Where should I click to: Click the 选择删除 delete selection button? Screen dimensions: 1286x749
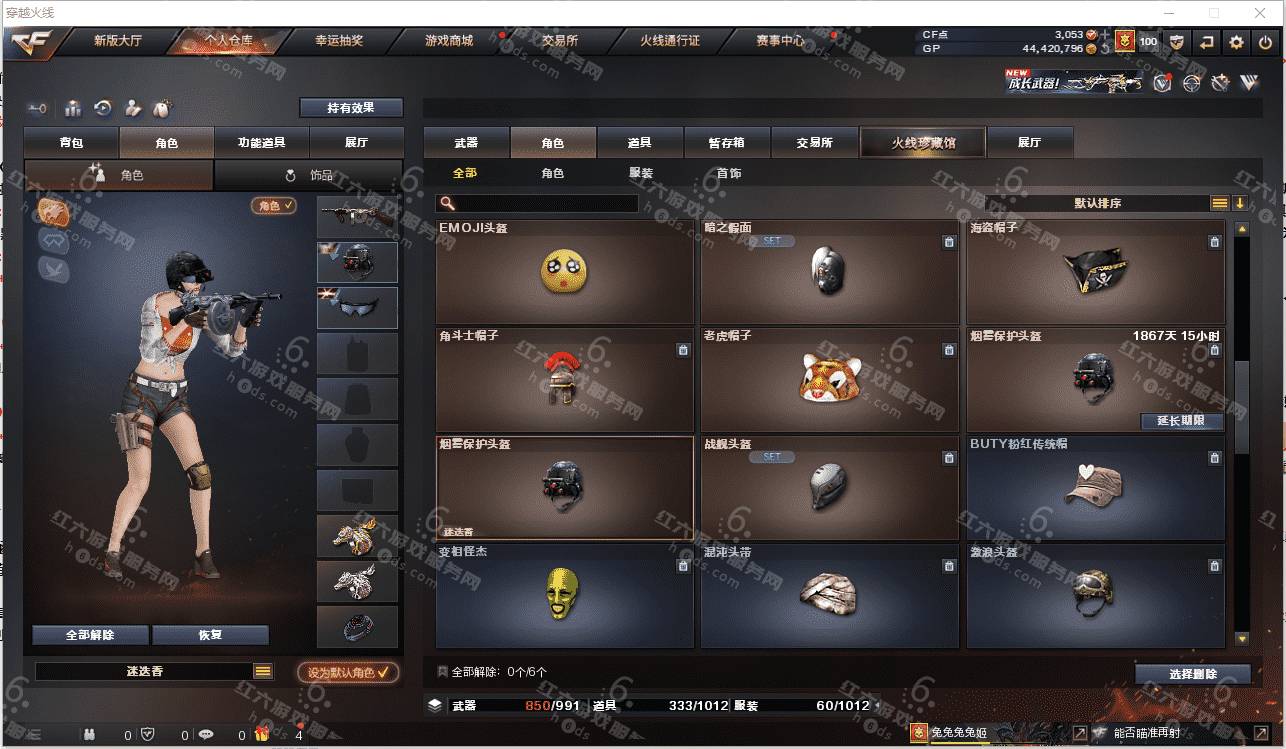pos(1192,674)
